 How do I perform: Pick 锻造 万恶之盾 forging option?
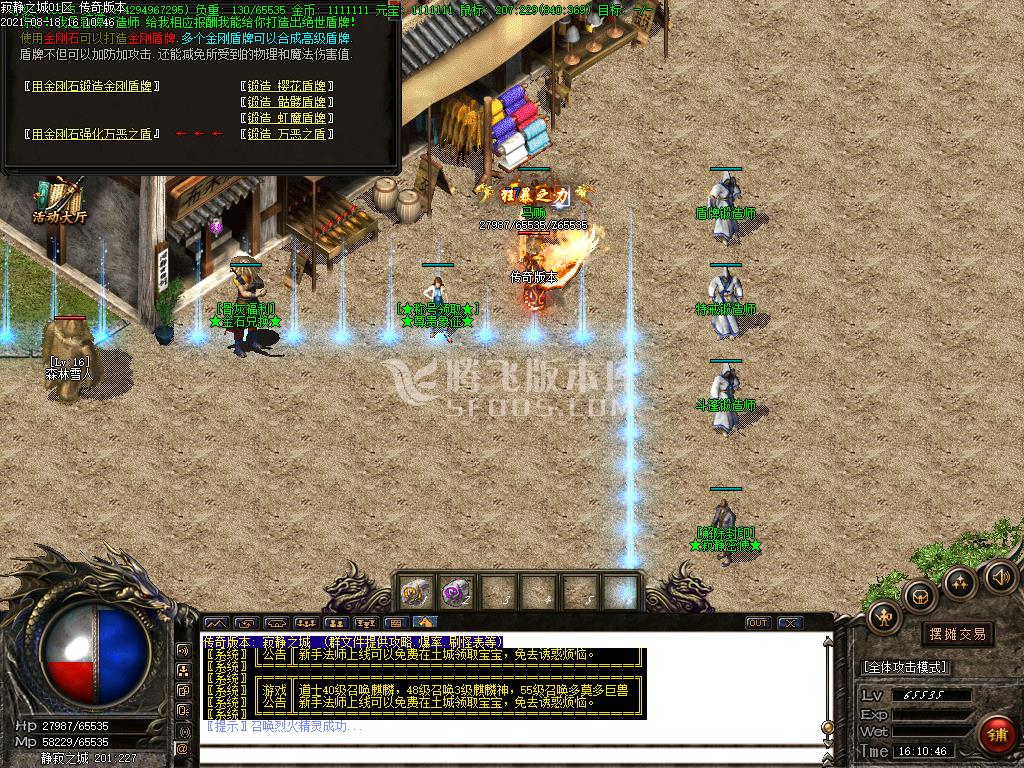(x=287, y=134)
